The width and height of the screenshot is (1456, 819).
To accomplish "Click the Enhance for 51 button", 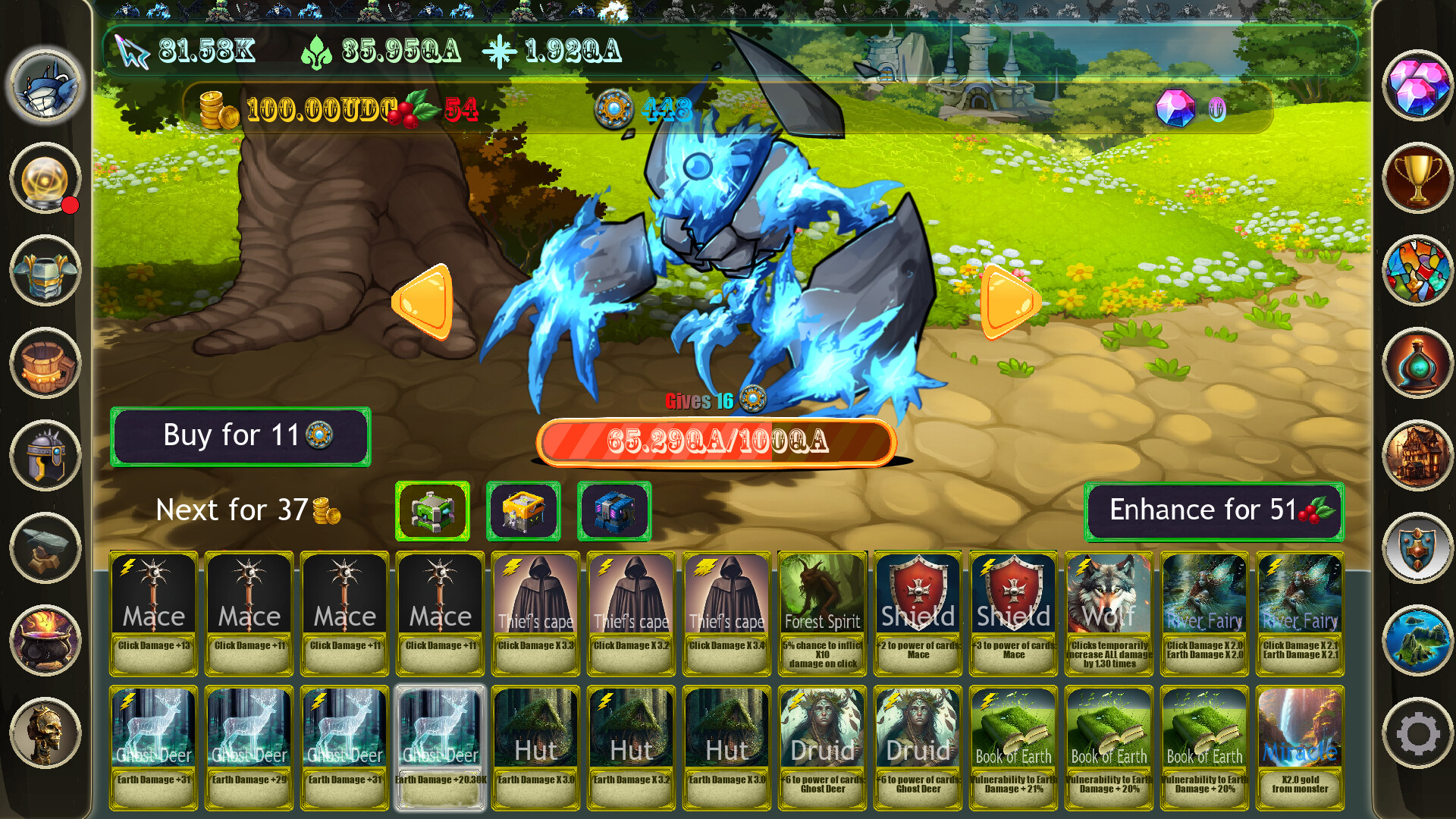I will pyautogui.click(x=1212, y=510).
